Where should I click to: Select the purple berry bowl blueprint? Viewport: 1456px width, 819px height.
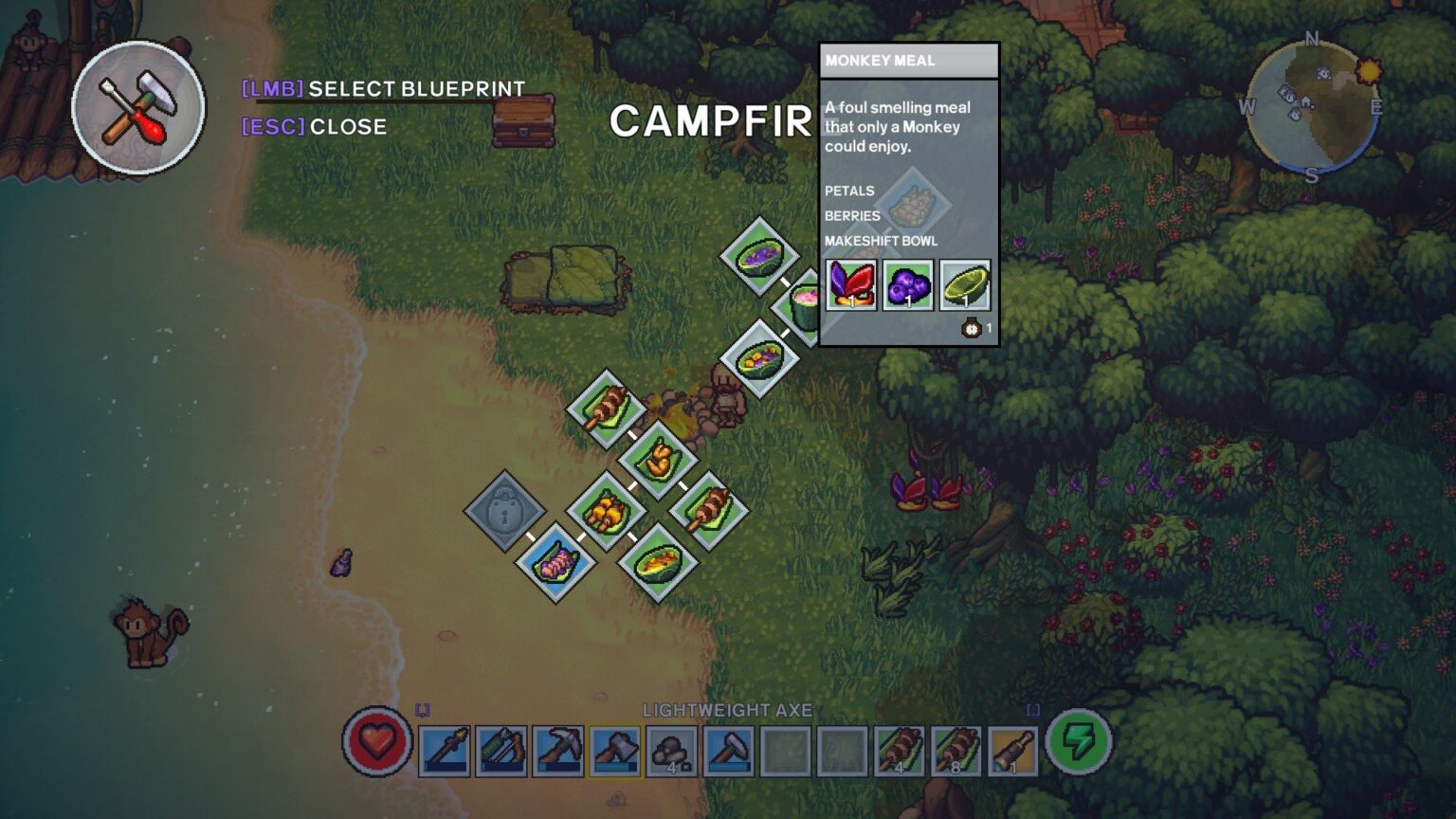pyautogui.click(x=759, y=256)
